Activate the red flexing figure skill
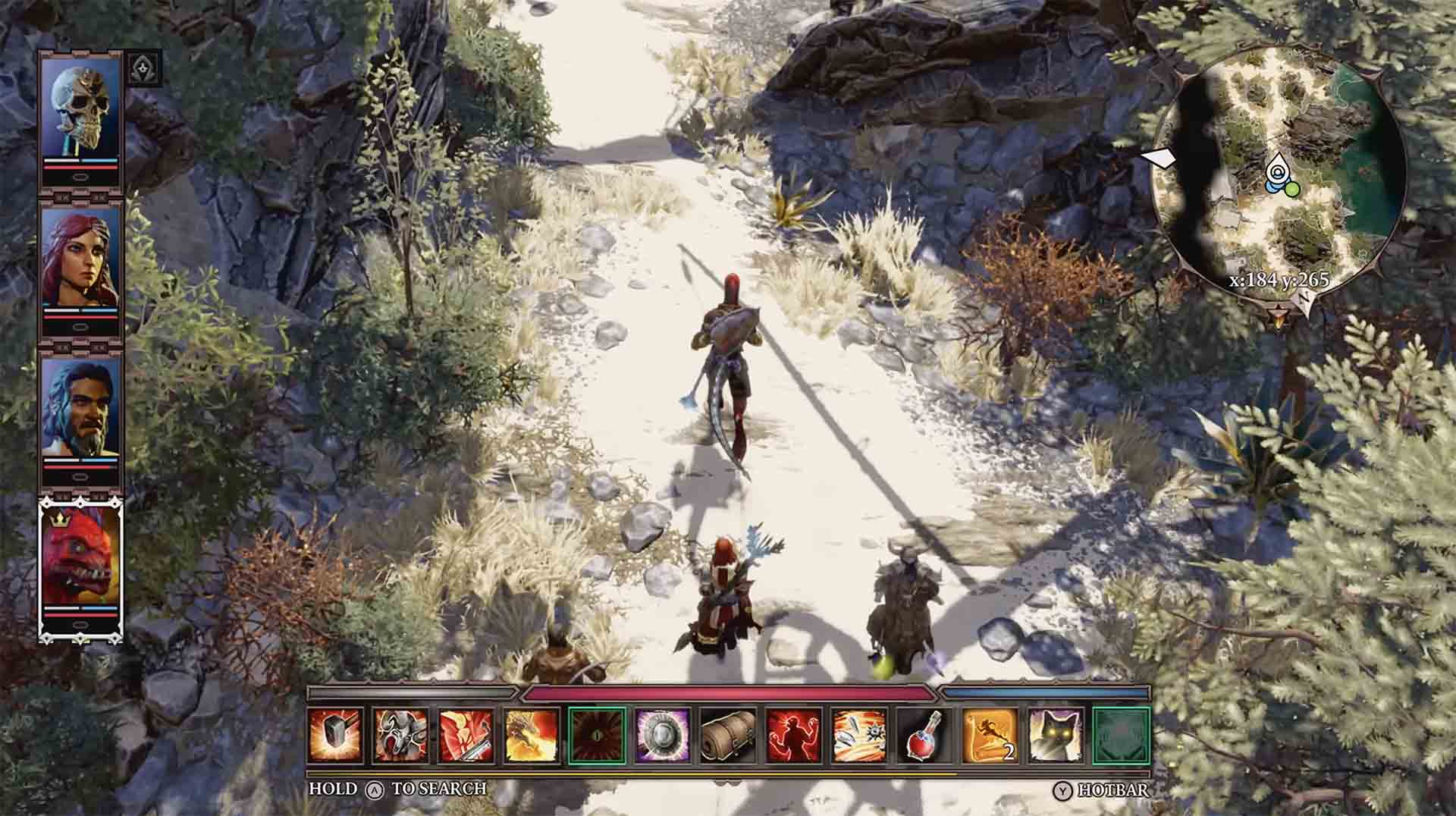This screenshot has width=1456, height=816. pyautogui.click(x=793, y=735)
